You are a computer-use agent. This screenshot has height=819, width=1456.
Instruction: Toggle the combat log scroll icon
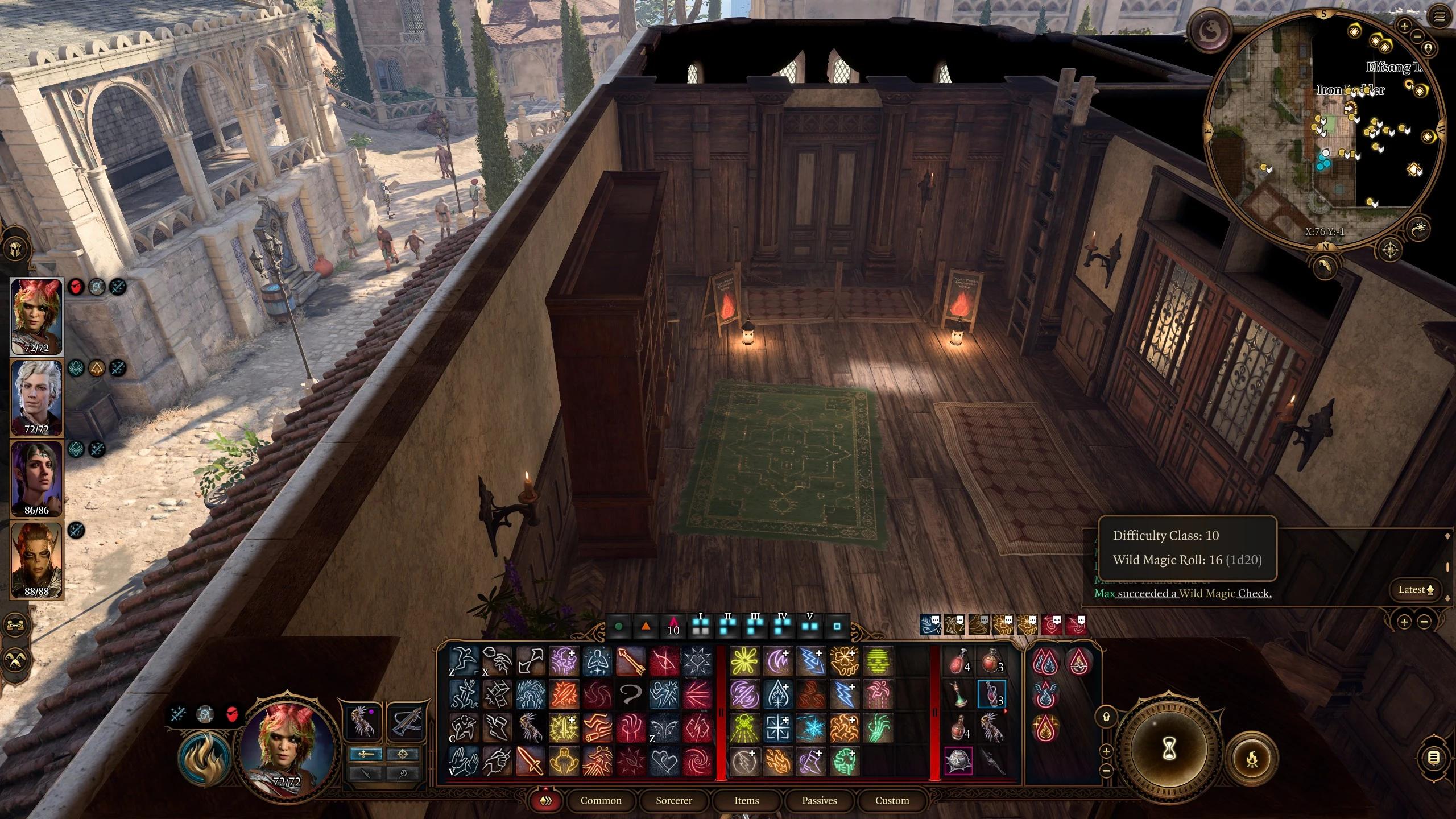1434,758
